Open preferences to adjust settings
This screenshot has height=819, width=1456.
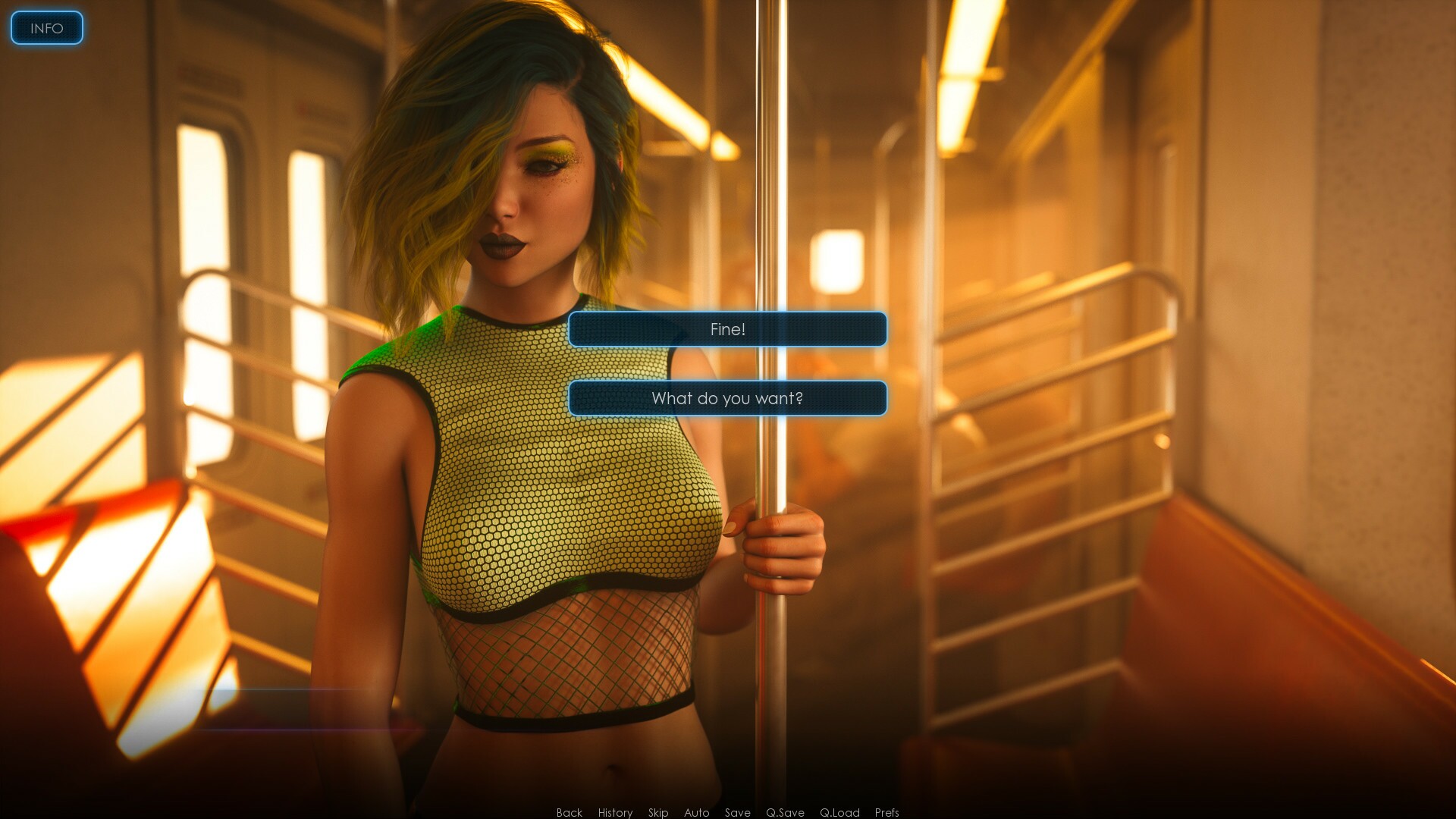[x=886, y=812]
